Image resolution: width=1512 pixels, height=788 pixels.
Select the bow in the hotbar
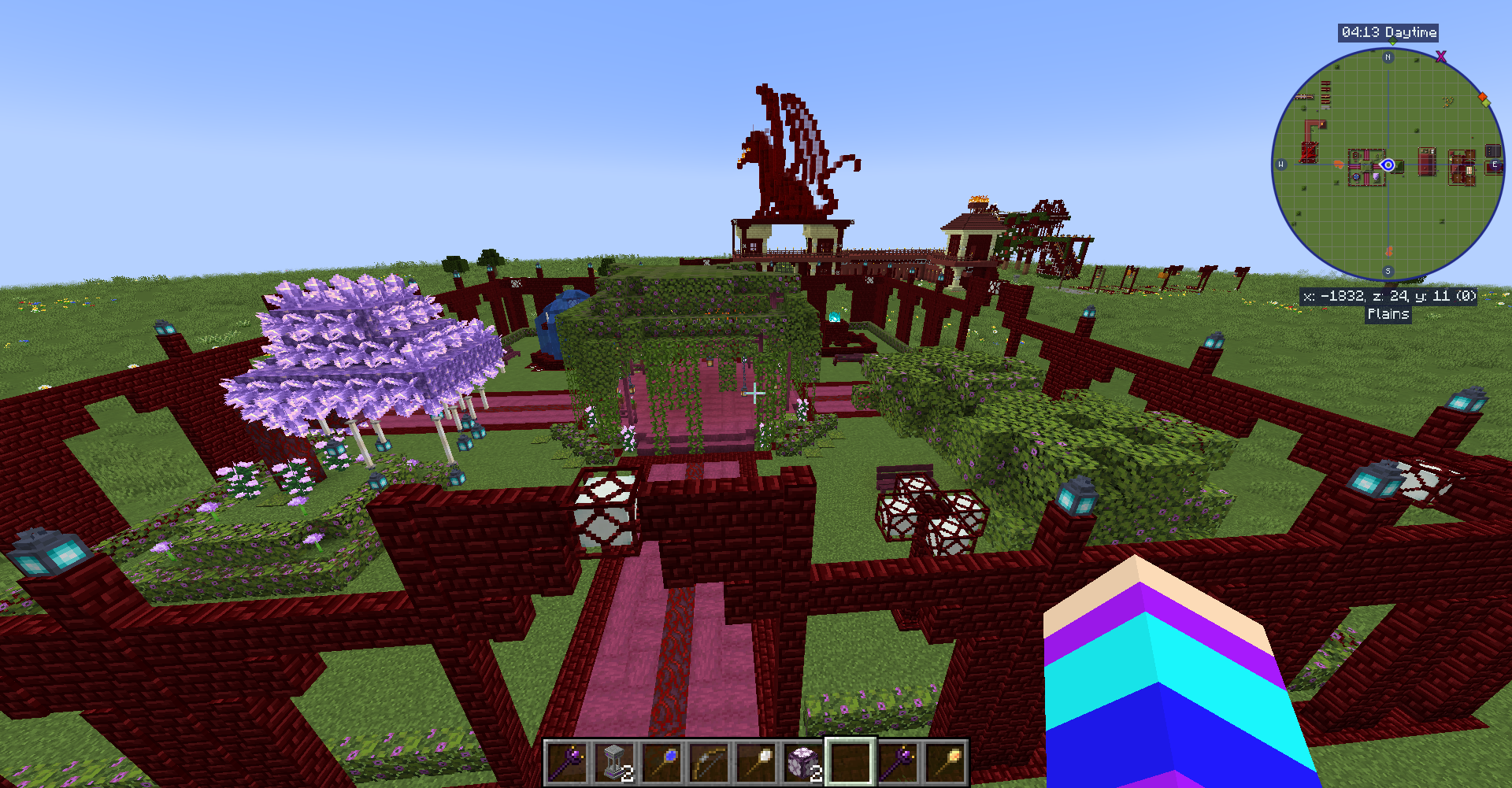[710, 762]
